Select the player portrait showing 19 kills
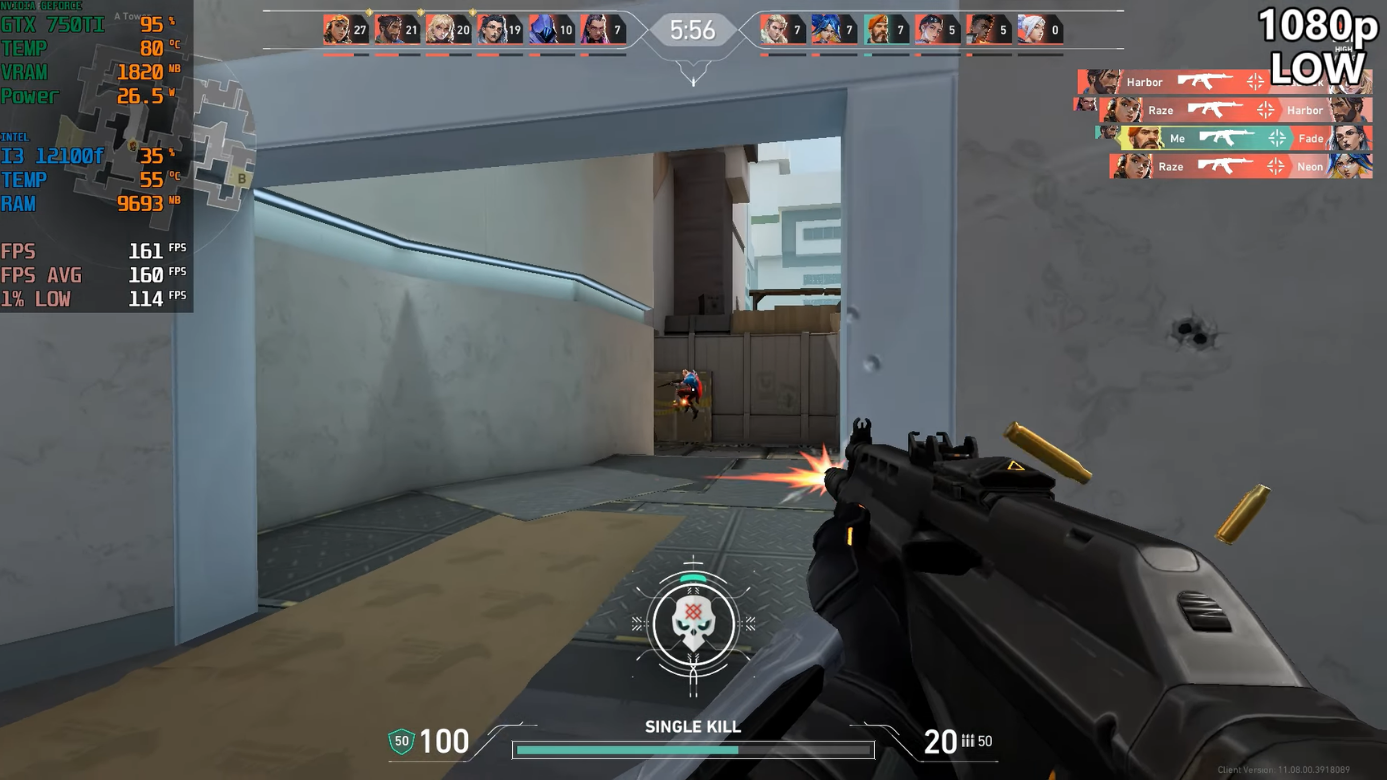This screenshot has width=1388, height=781. click(x=492, y=29)
